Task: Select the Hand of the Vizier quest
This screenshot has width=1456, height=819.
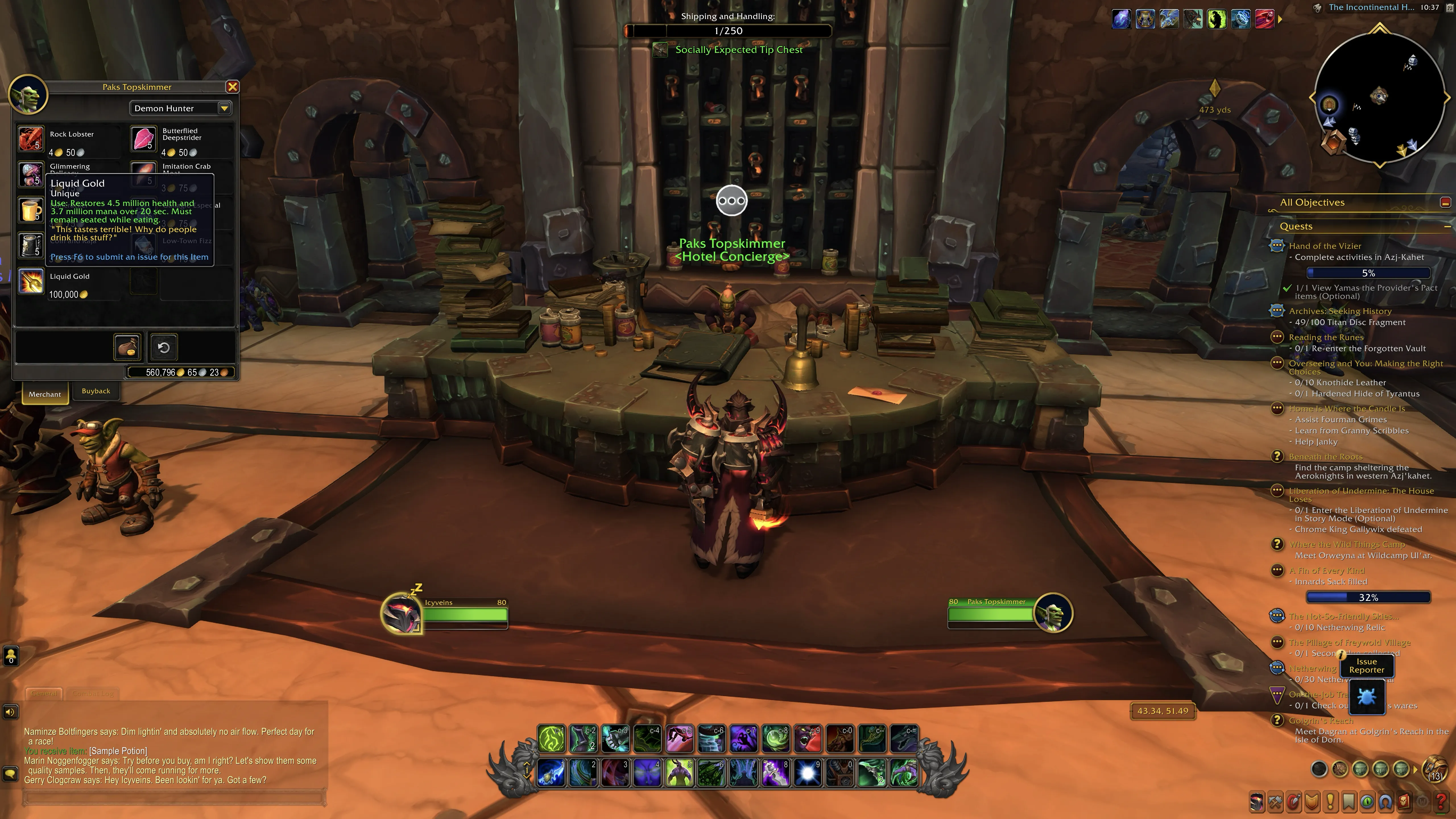Action: [x=1325, y=246]
